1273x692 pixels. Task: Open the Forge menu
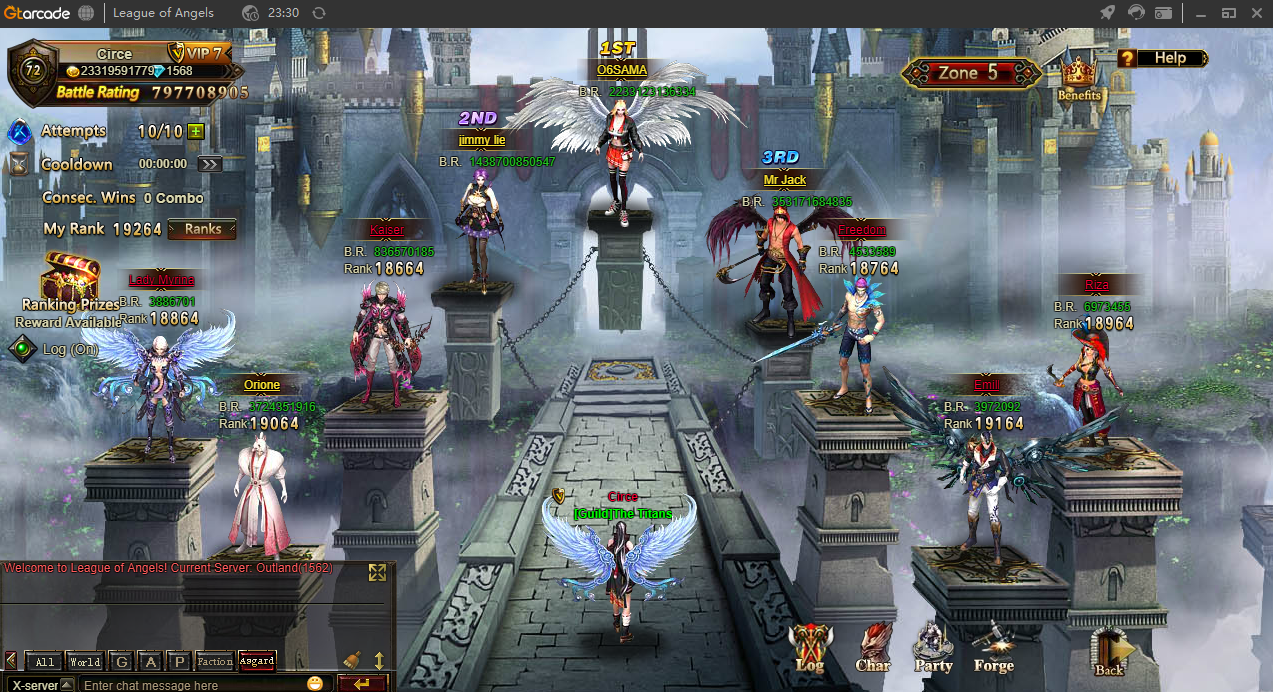pos(993,646)
